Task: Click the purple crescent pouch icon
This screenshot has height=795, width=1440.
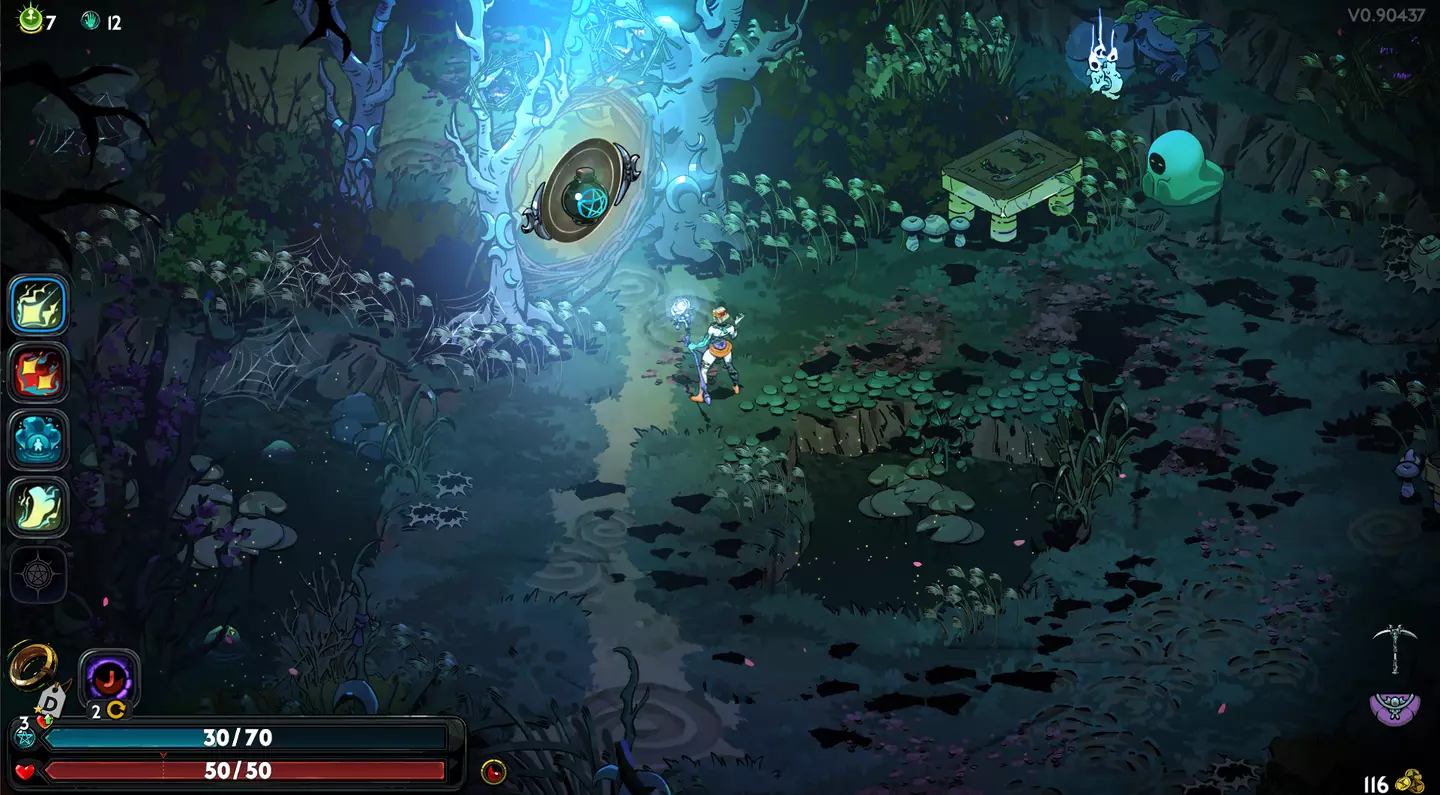Action: 1394,707
